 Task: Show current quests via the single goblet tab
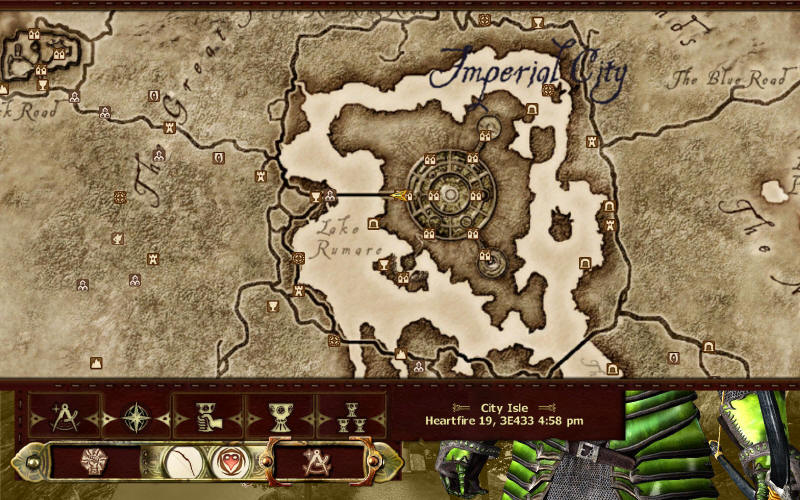coord(280,415)
